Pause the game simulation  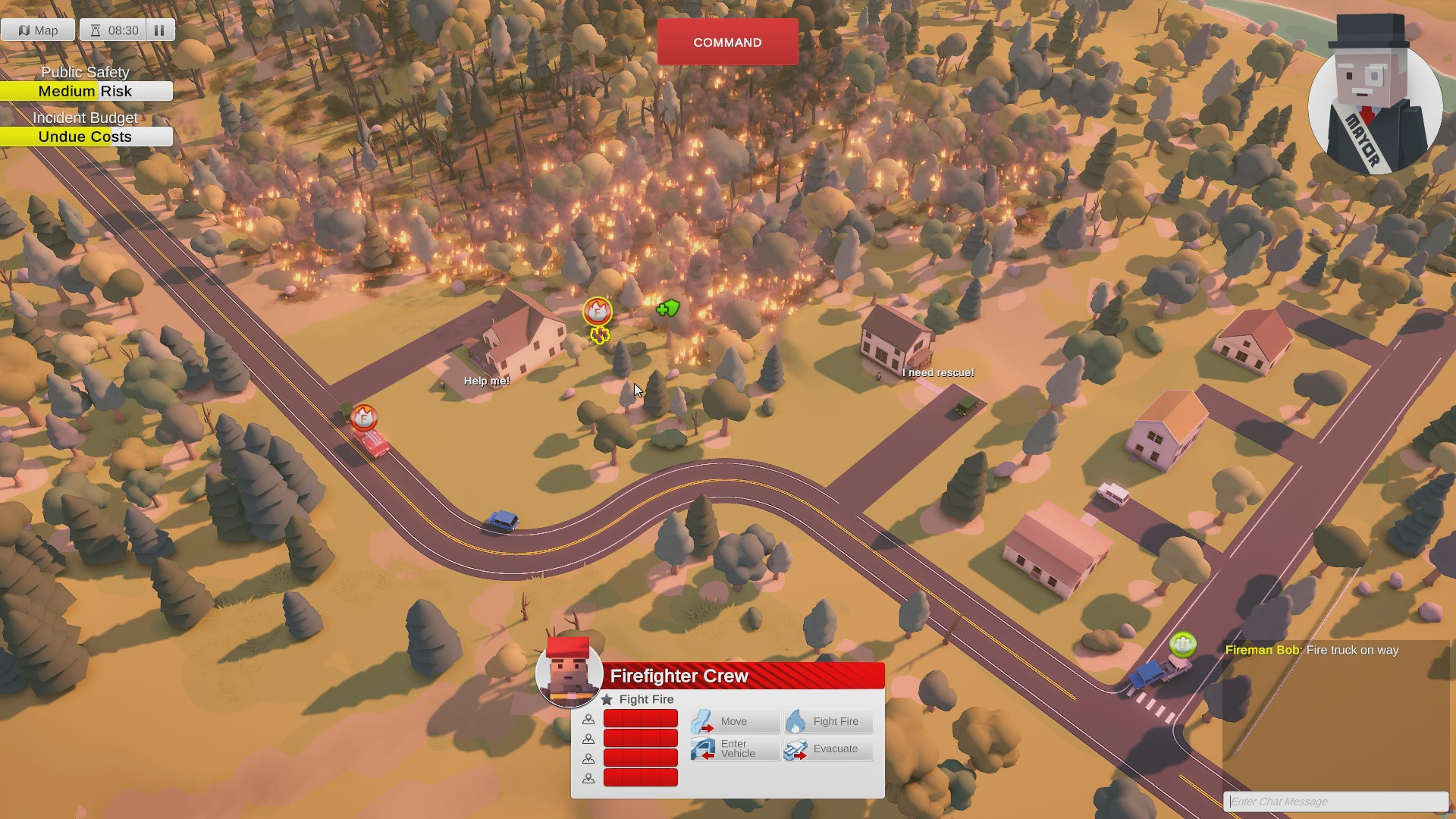coord(159,30)
